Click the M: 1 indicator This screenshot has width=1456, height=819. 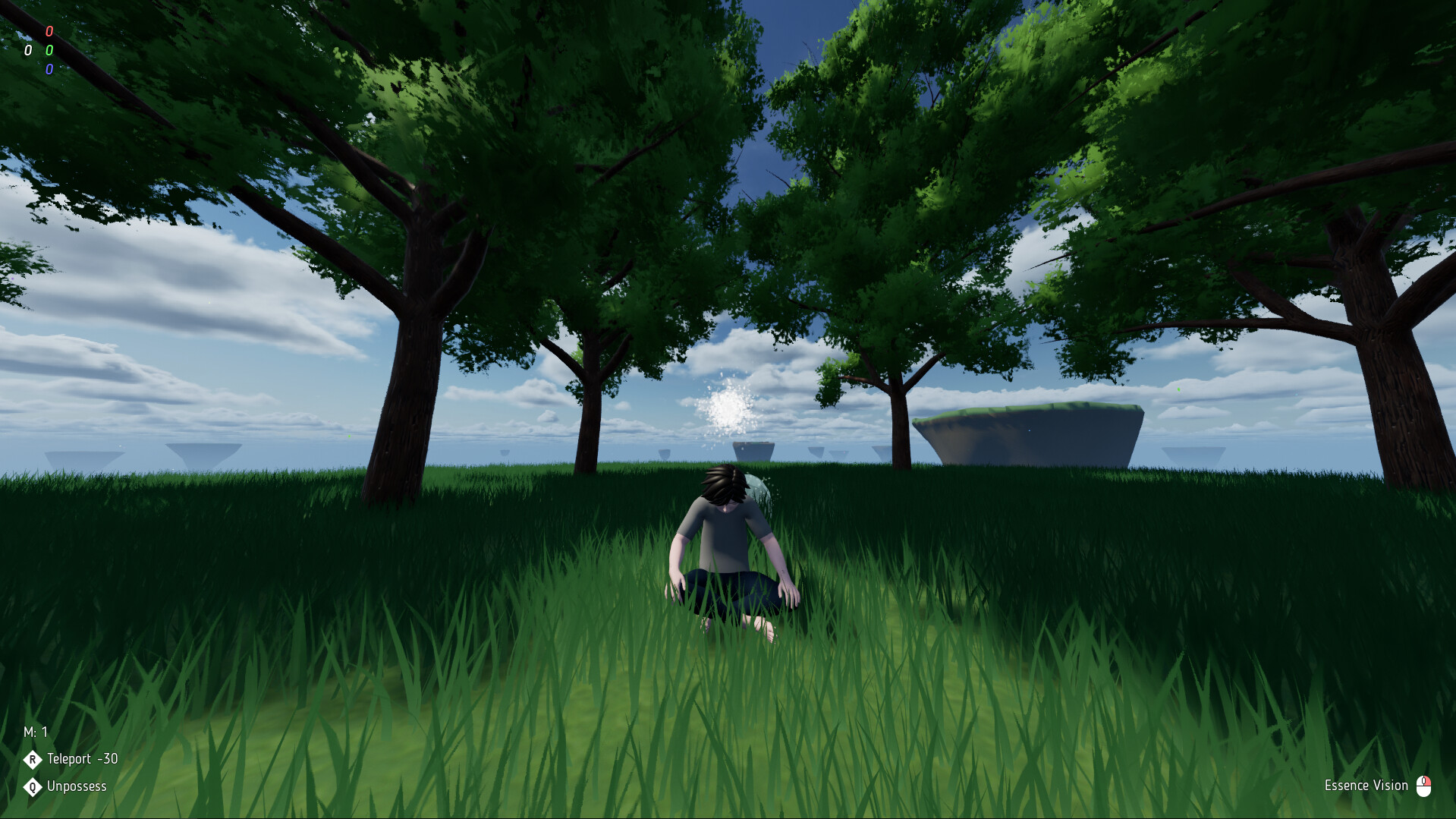tap(35, 731)
